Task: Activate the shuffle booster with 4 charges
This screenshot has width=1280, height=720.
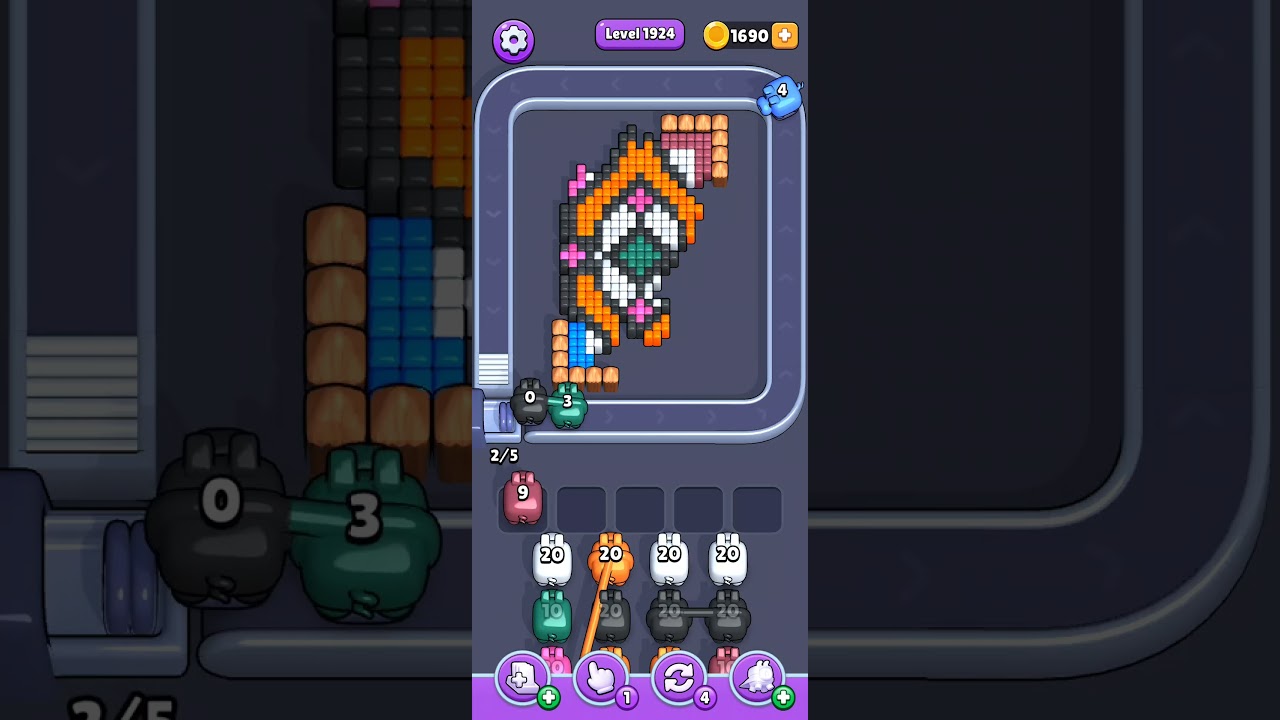Action: (x=680, y=678)
